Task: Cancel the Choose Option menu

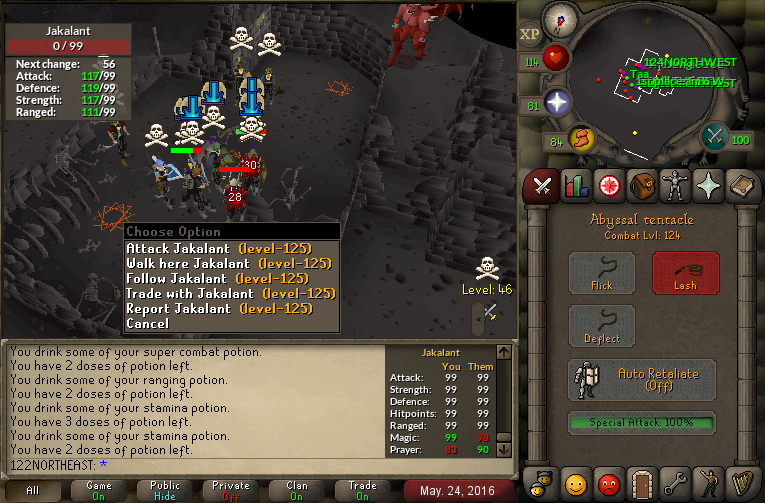Action: [148, 323]
